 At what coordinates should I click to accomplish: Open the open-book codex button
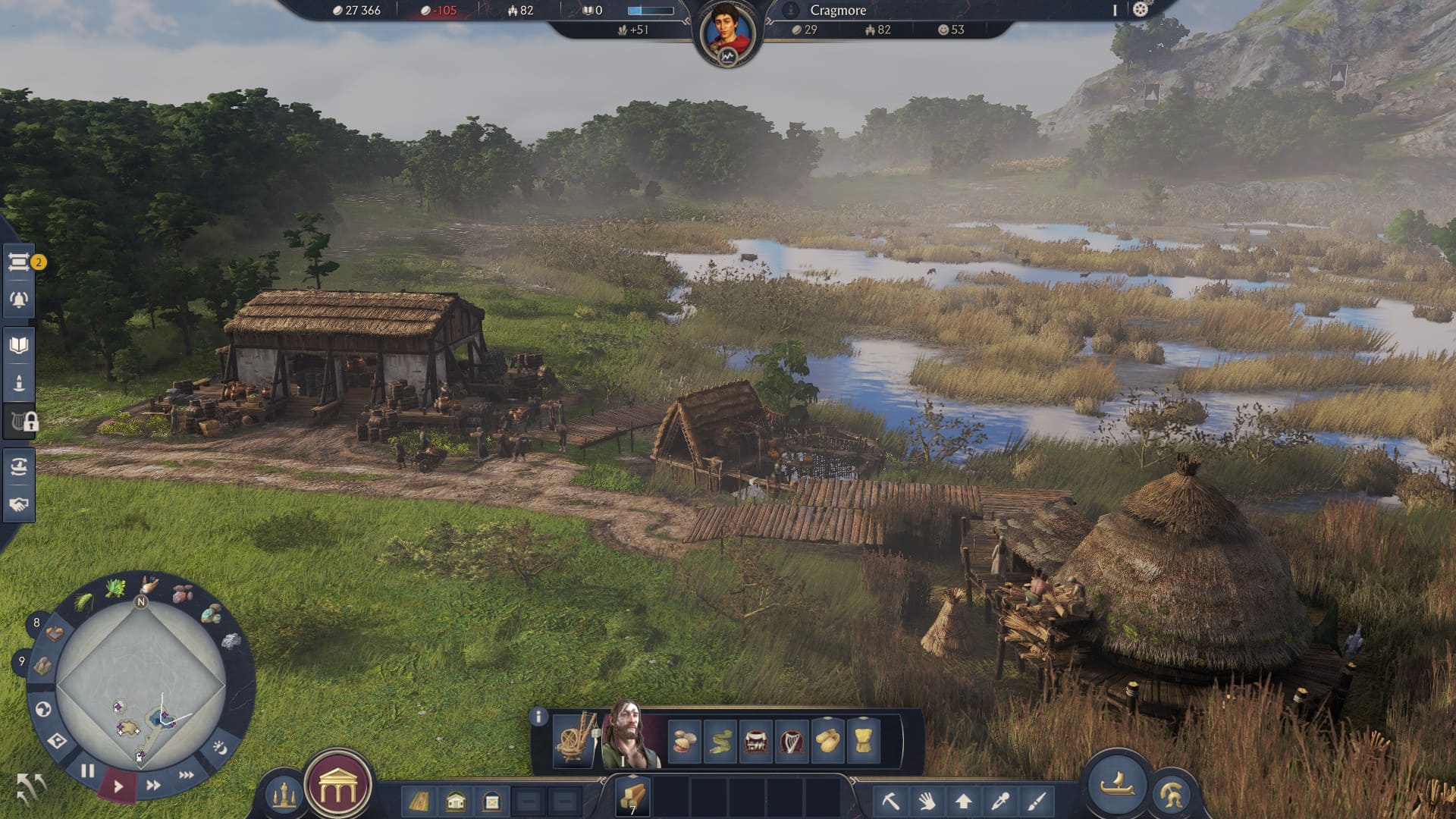(19, 346)
